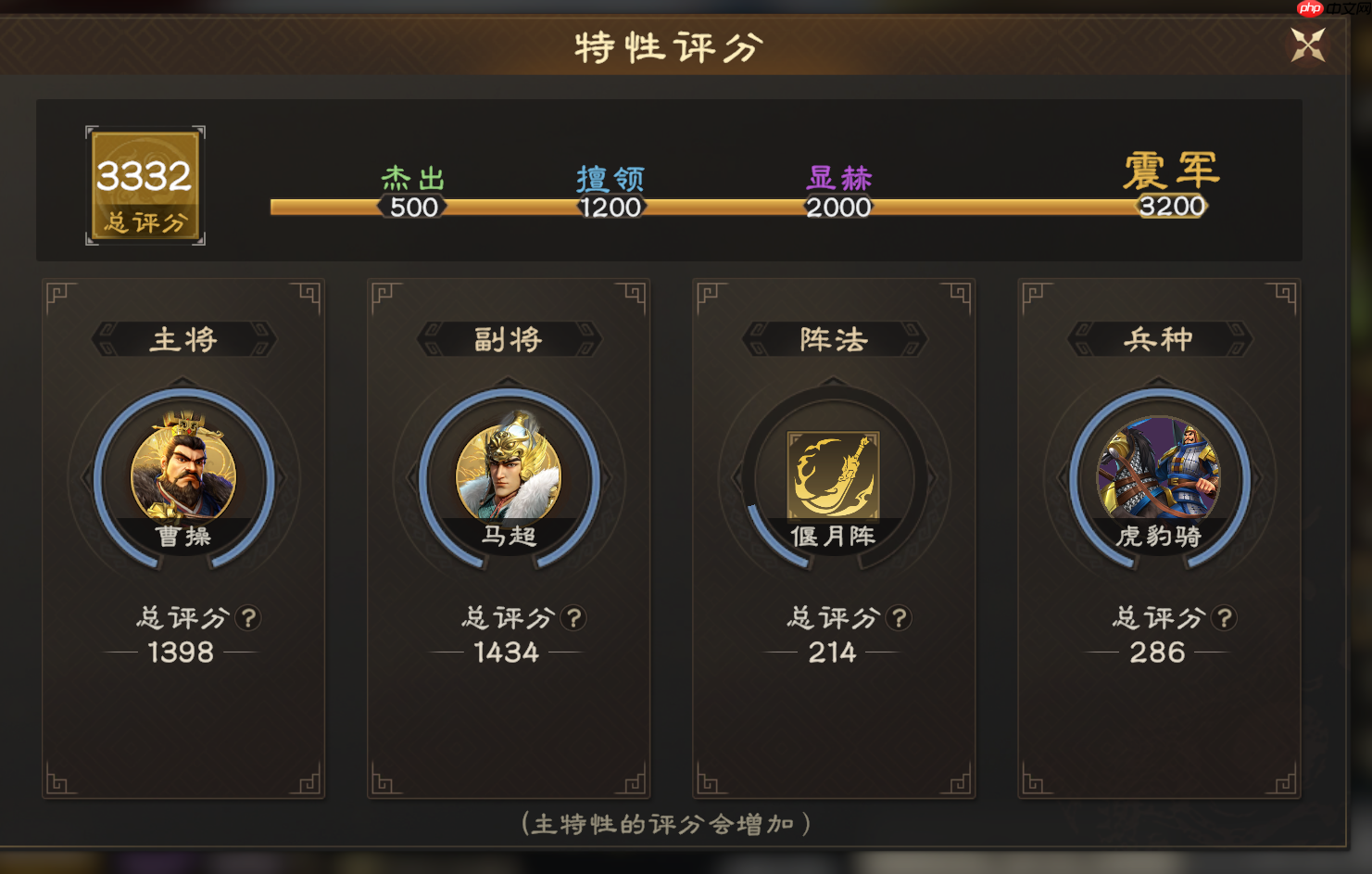Open the 偃月阵 formation icon

pos(833,475)
